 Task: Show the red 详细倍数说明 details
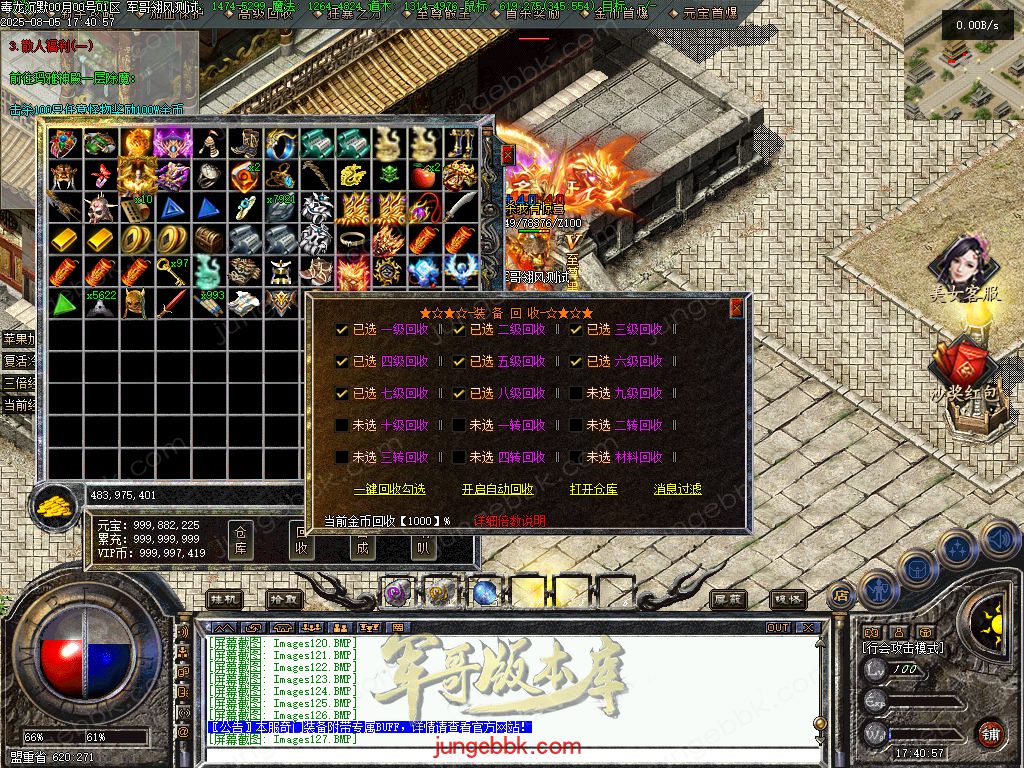click(509, 521)
